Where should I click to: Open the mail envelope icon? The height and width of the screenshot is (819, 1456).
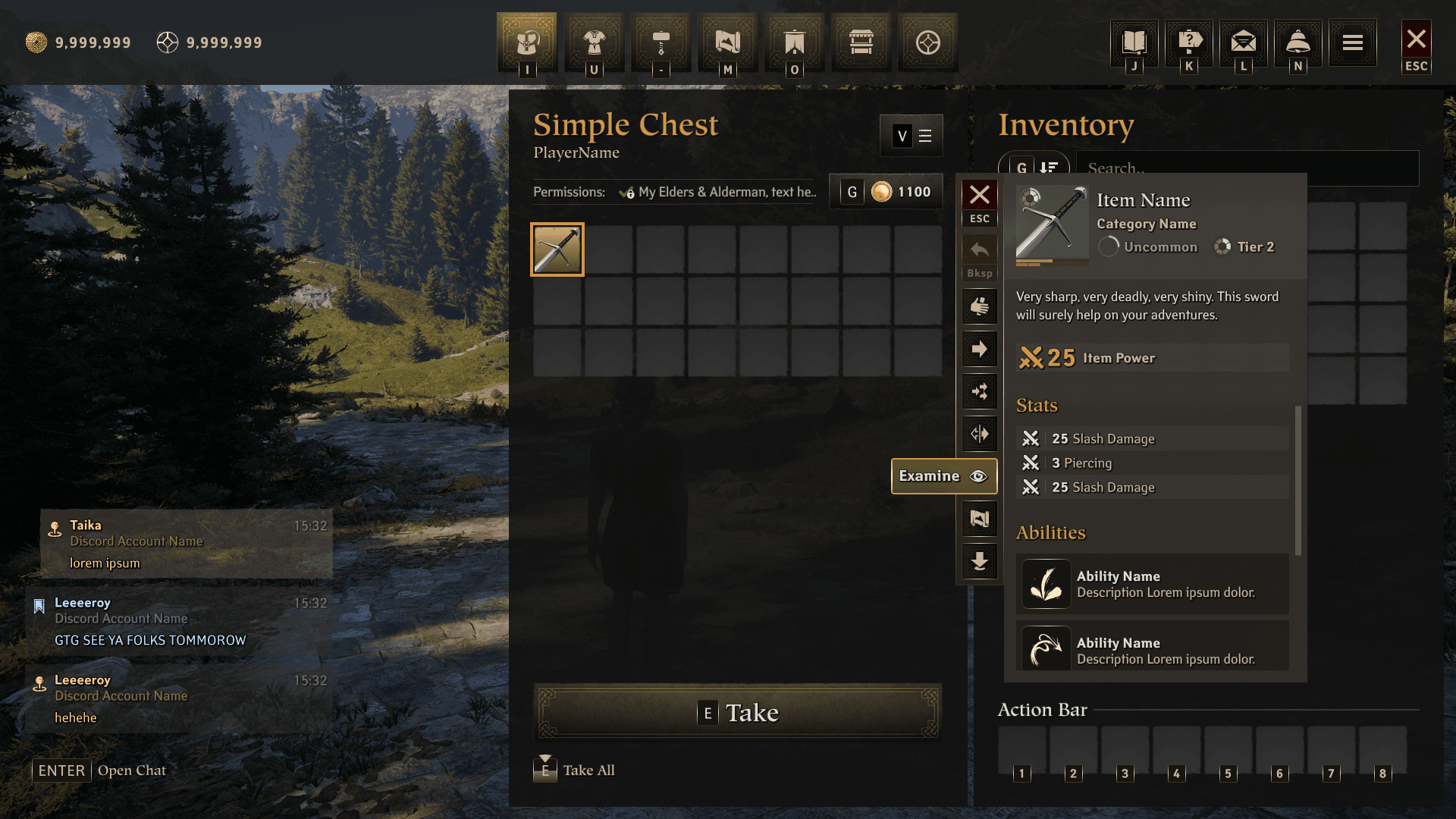tap(1244, 42)
